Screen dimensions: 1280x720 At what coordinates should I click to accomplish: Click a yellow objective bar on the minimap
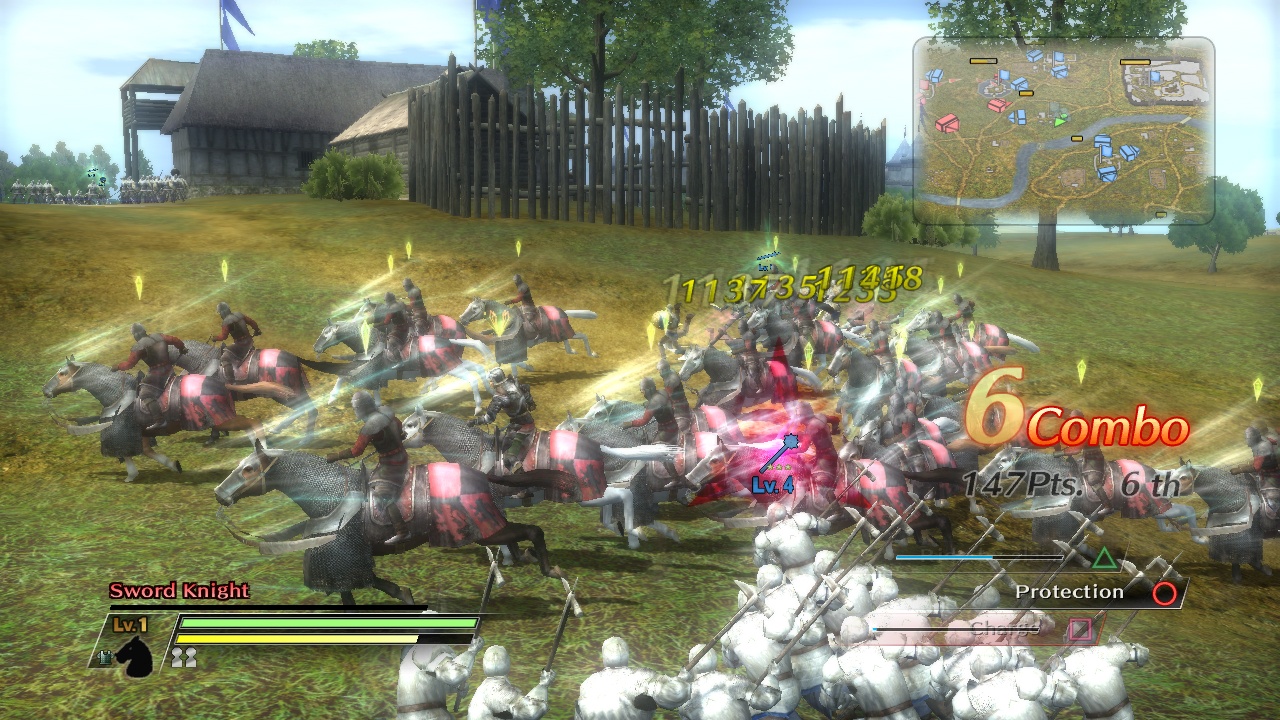pos(982,61)
